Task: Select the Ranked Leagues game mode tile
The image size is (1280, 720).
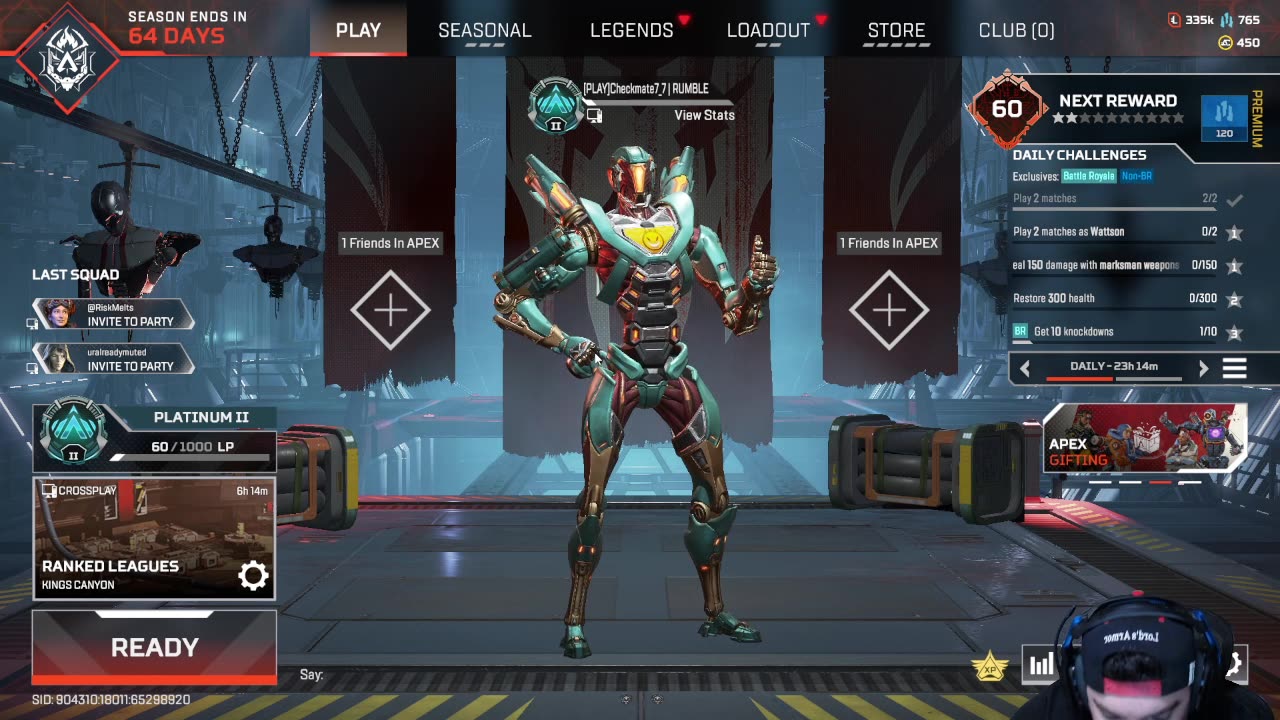Action: [x=154, y=538]
